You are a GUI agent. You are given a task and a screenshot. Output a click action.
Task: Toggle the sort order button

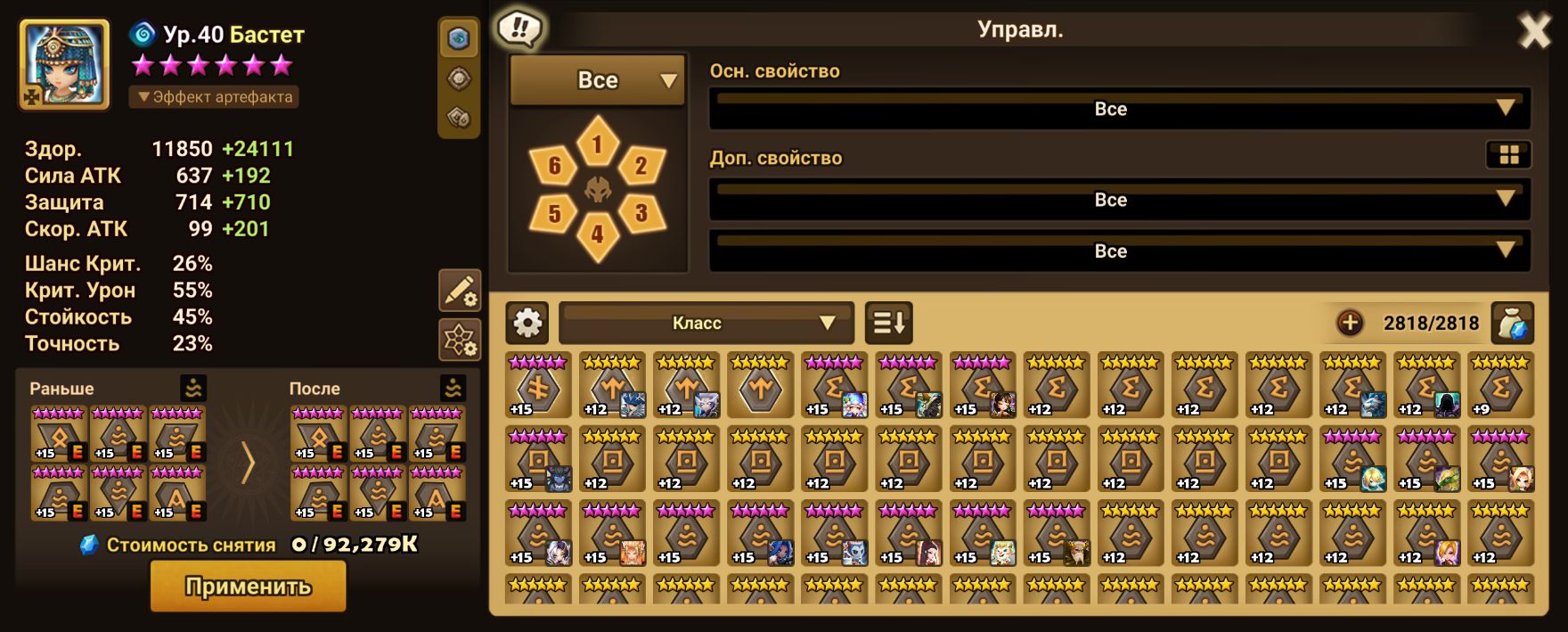coord(889,323)
